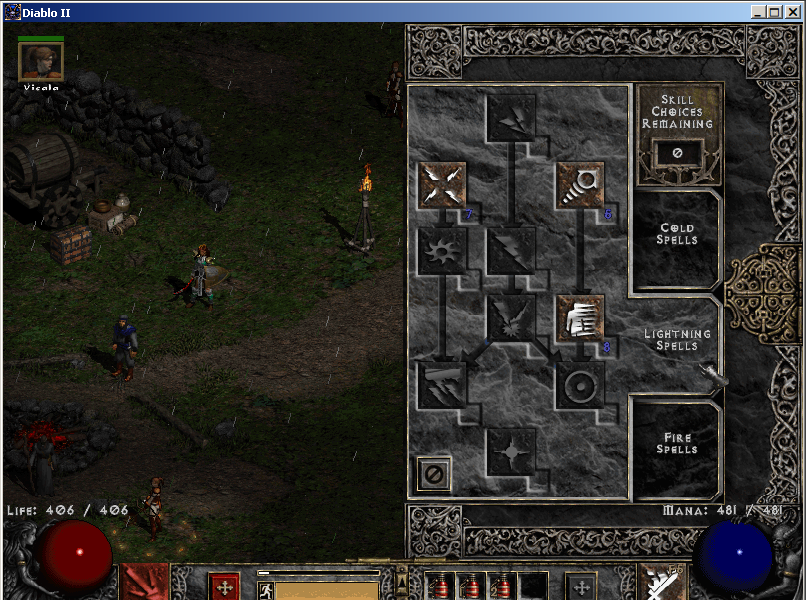Image resolution: width=806 pixels, height=600 pixels.
Task: Select the Nova skill icon
Action: click(x=441, y=251)
